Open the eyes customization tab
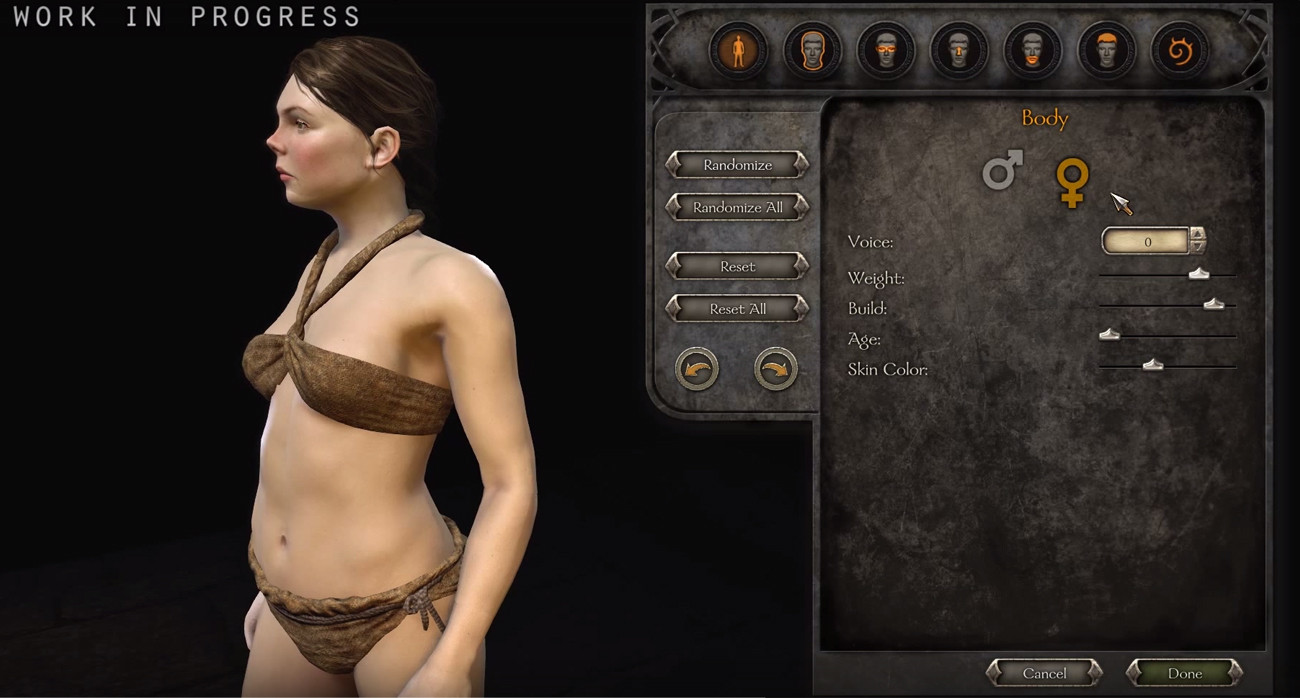This screenshot has width=1300, height=698. (x=885, y=50)
